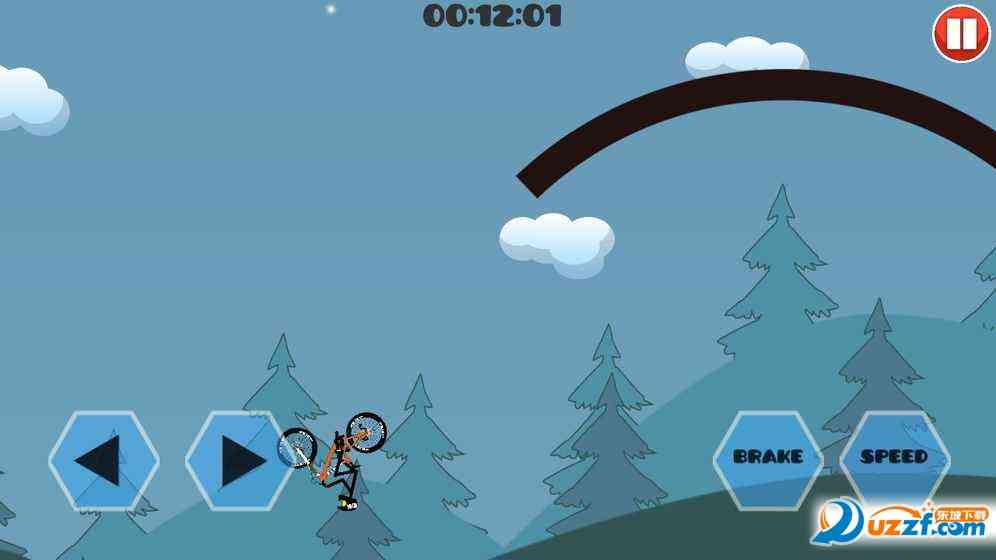Pause the game with the red button
Screen dimensions: 996x560
(960, 33)
